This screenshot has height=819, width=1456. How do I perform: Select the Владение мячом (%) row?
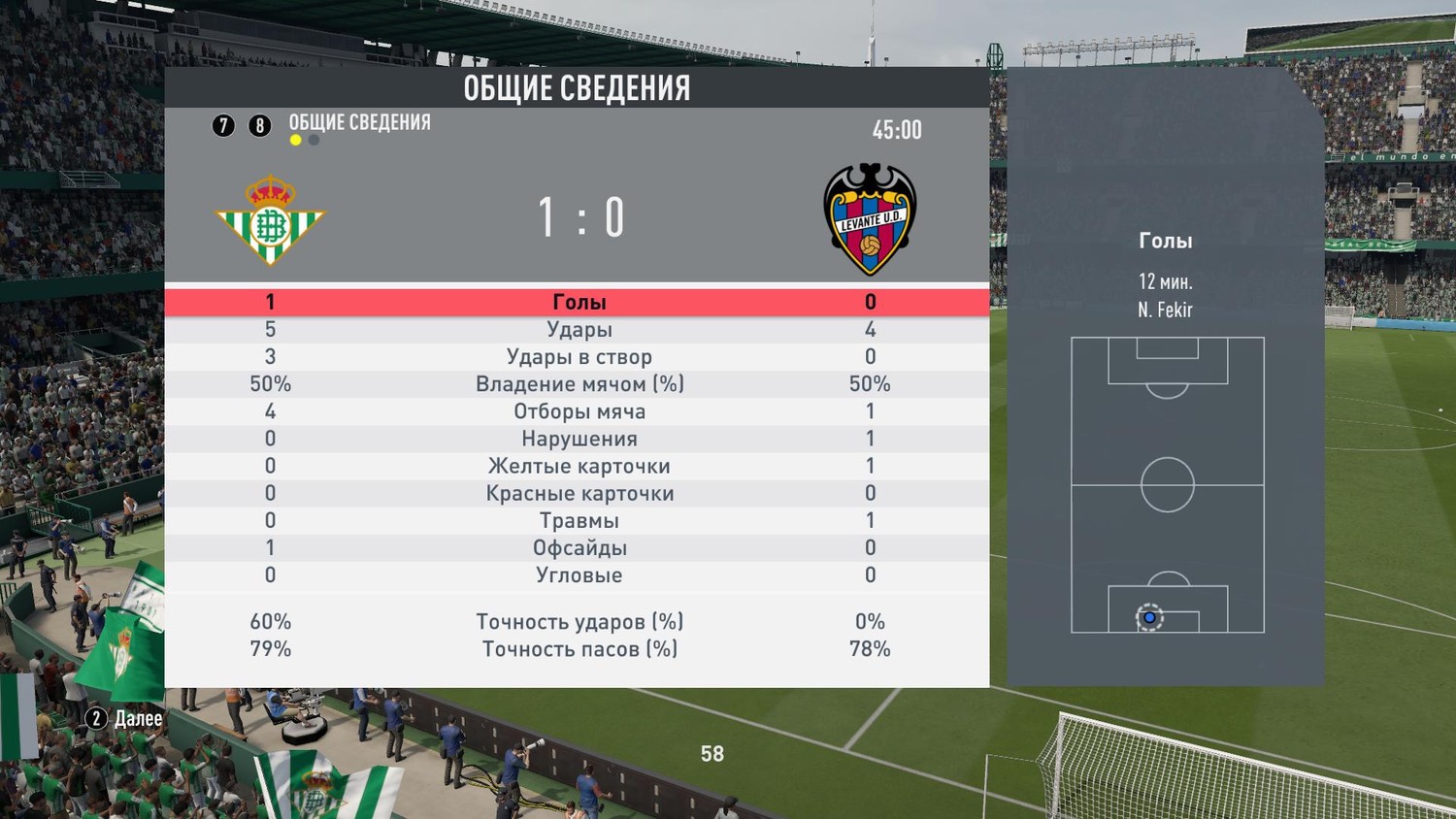point(579,384)
